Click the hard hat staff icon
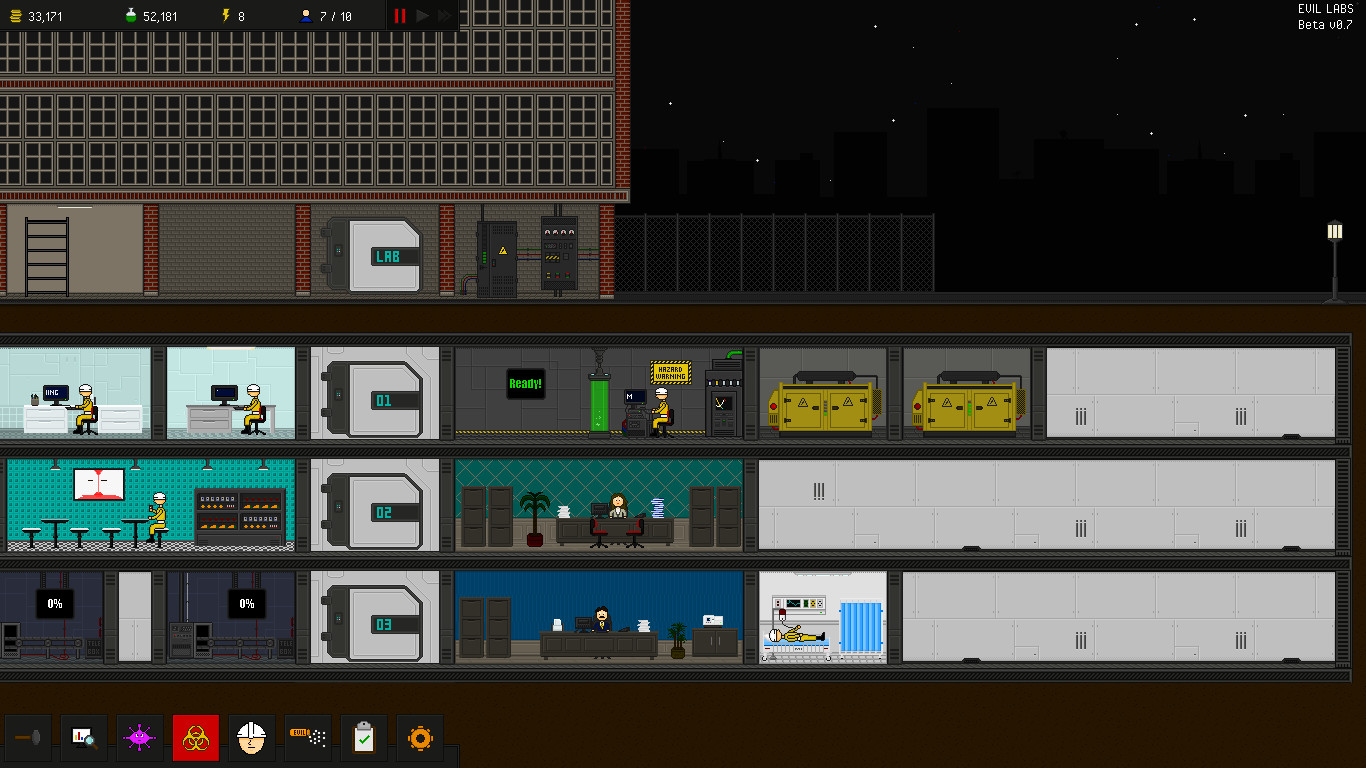The height and width of the screenshot is (768, 1366). tap(251, 737)
